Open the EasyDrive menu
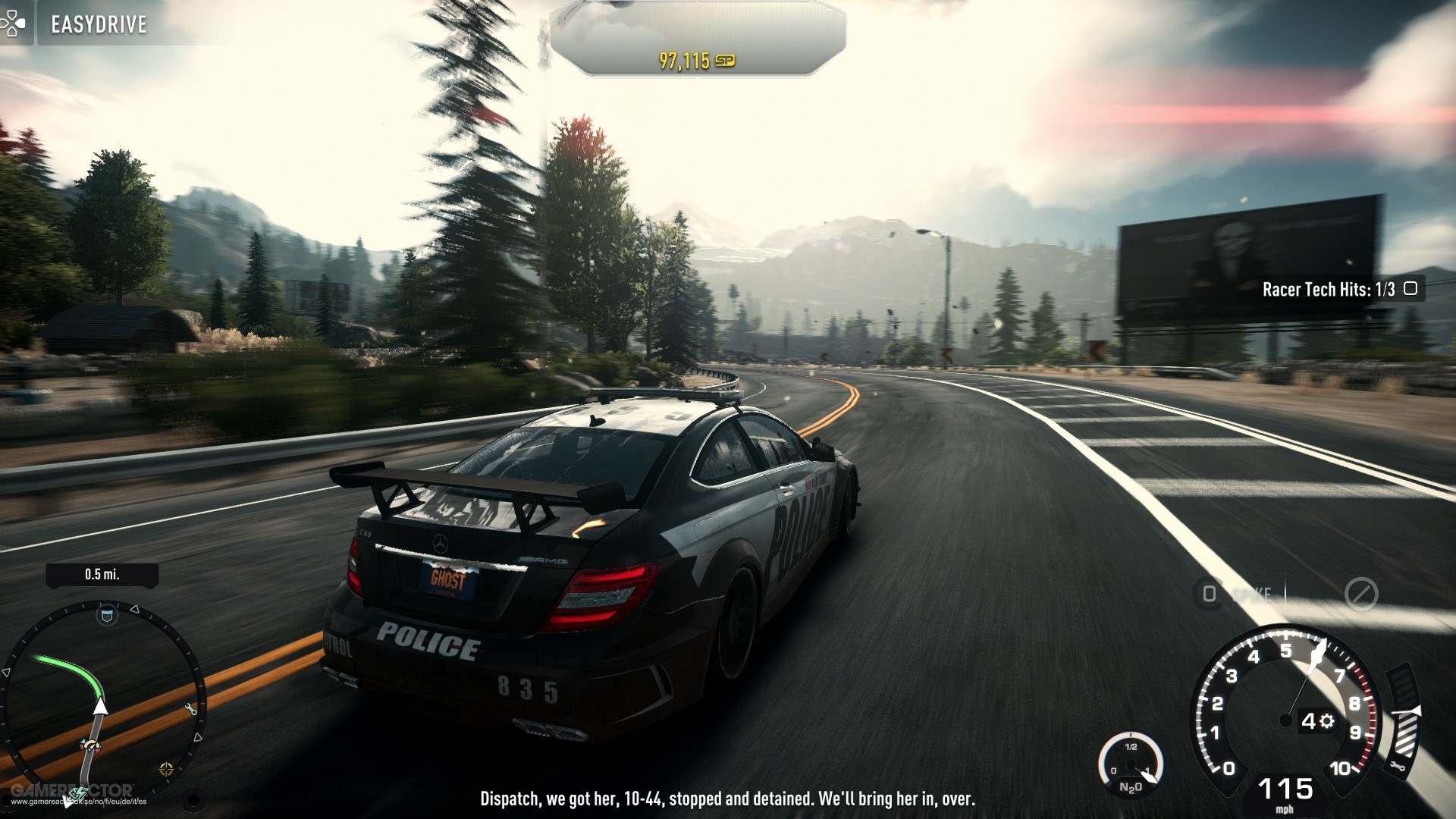Viewport: 1456px width, 819px height. pos(99,24)
